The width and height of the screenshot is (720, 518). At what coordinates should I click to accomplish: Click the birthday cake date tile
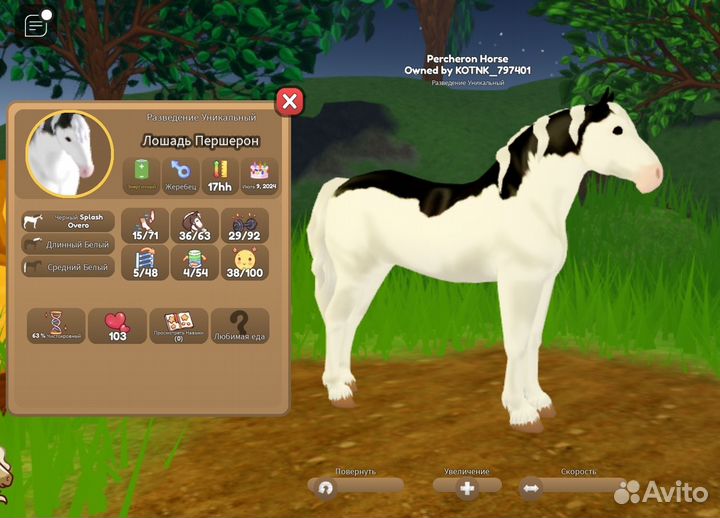259,174
